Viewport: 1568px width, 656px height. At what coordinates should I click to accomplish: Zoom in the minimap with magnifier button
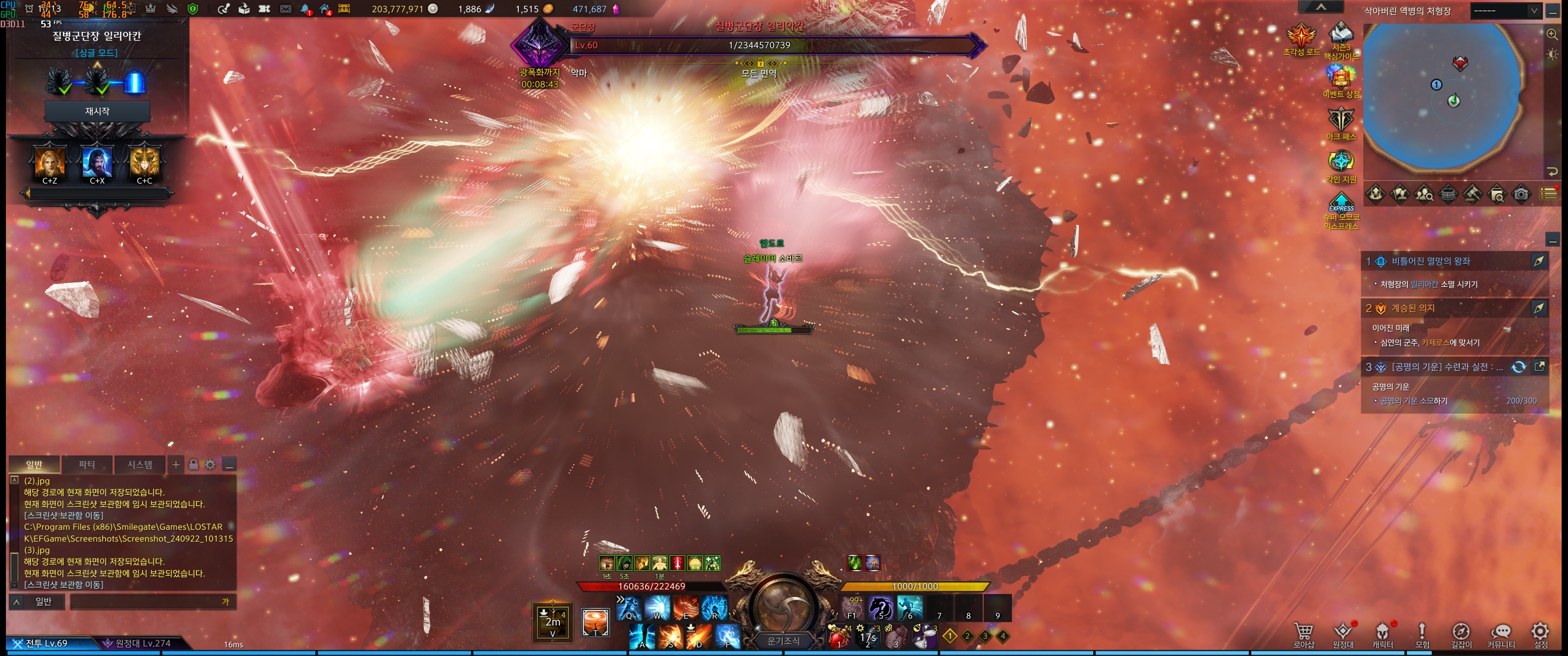pyautogui.click(x=1552, y=35)
